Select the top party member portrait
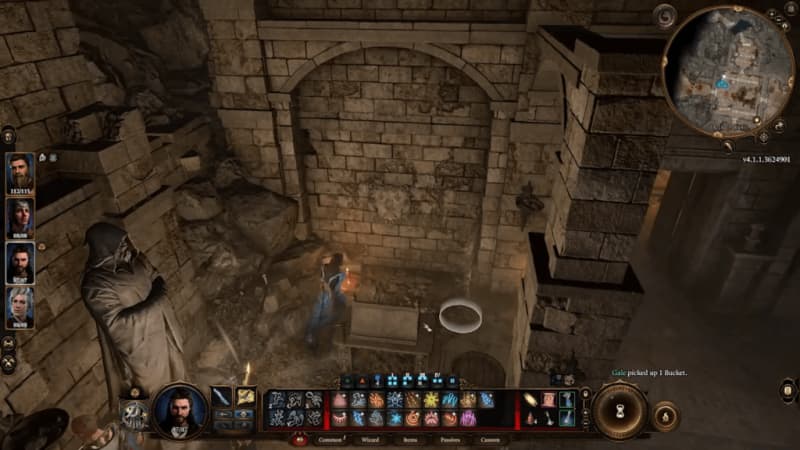 20,170
